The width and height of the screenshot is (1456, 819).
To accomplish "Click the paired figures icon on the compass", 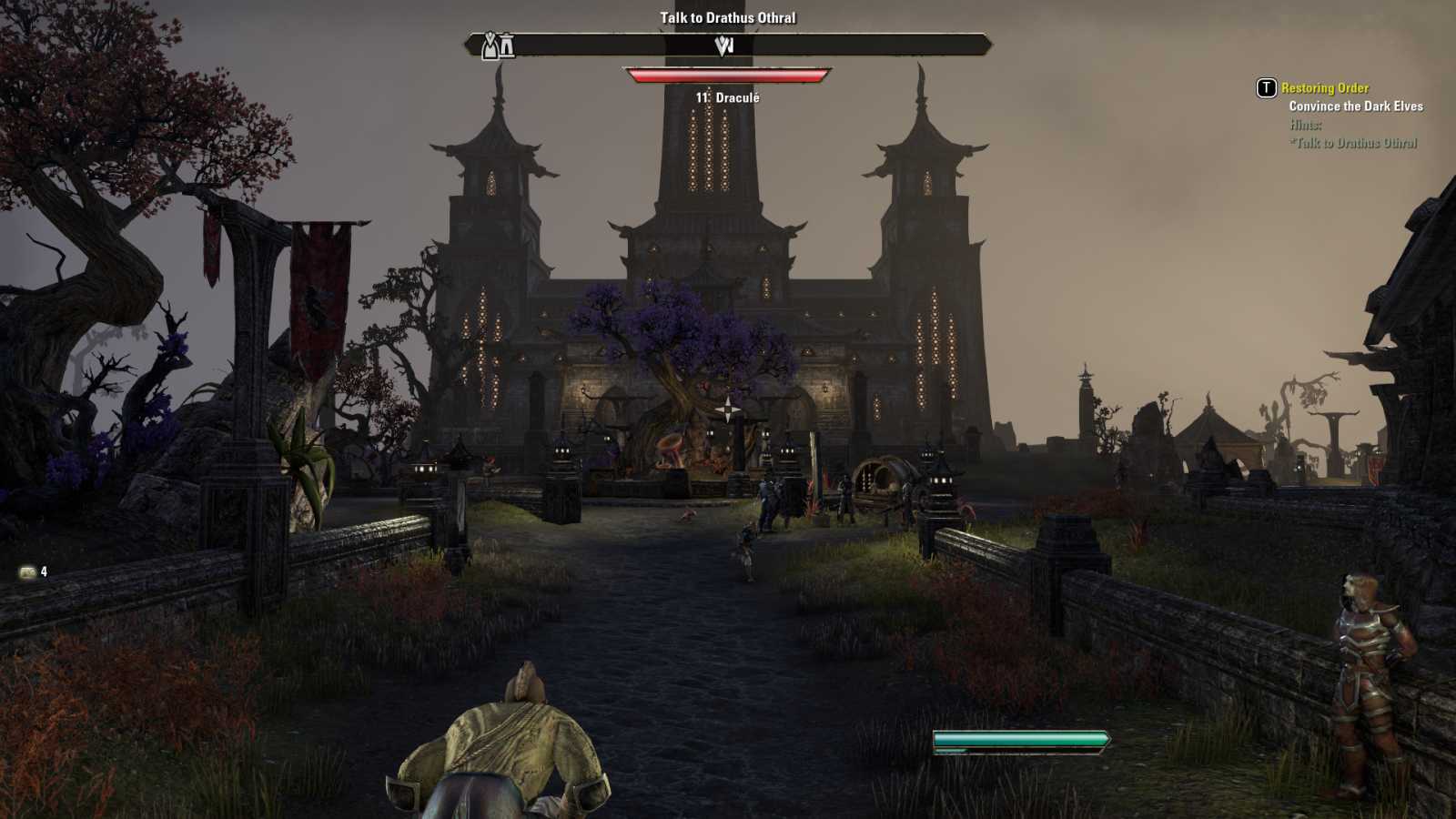I will [498, 45].
